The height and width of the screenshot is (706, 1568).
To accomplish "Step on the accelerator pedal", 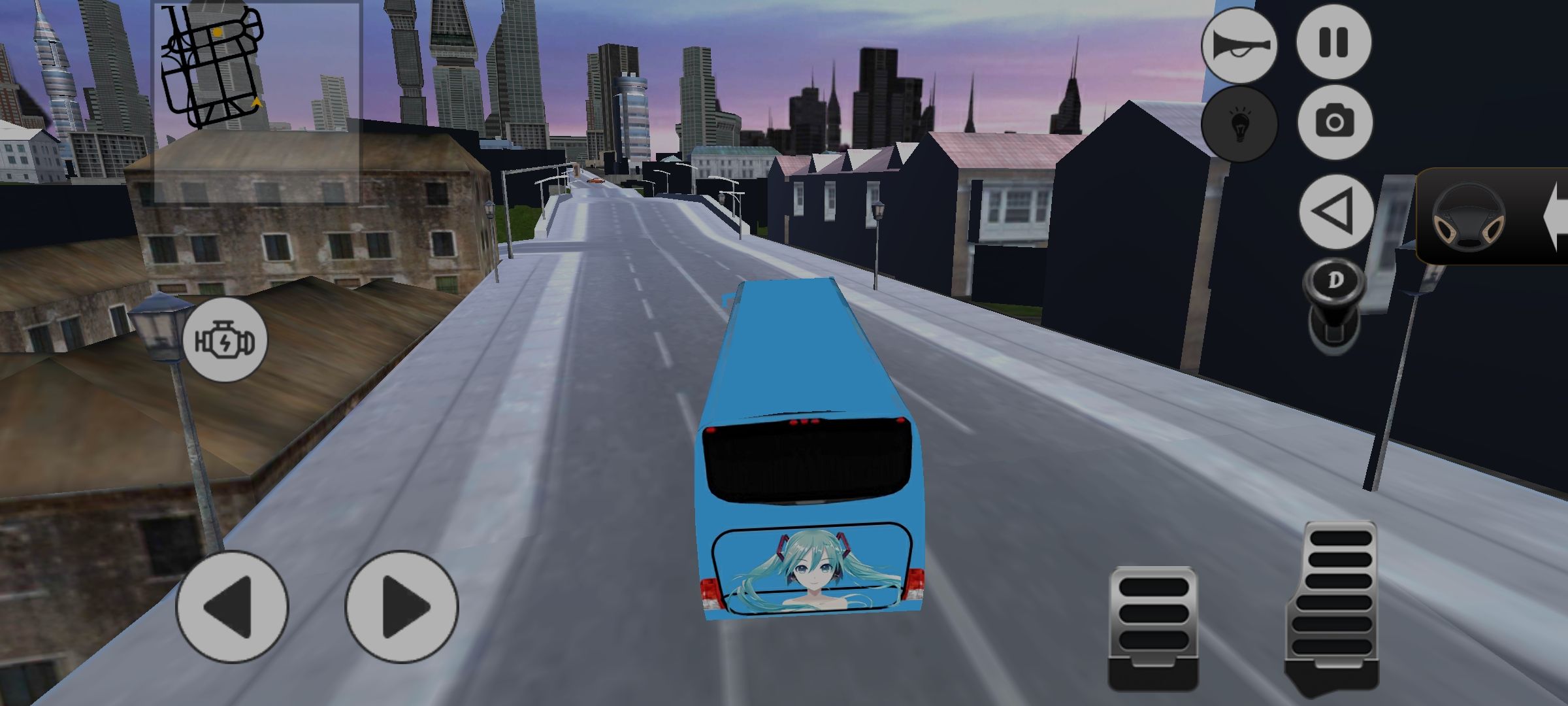I will coord(1332,605).
